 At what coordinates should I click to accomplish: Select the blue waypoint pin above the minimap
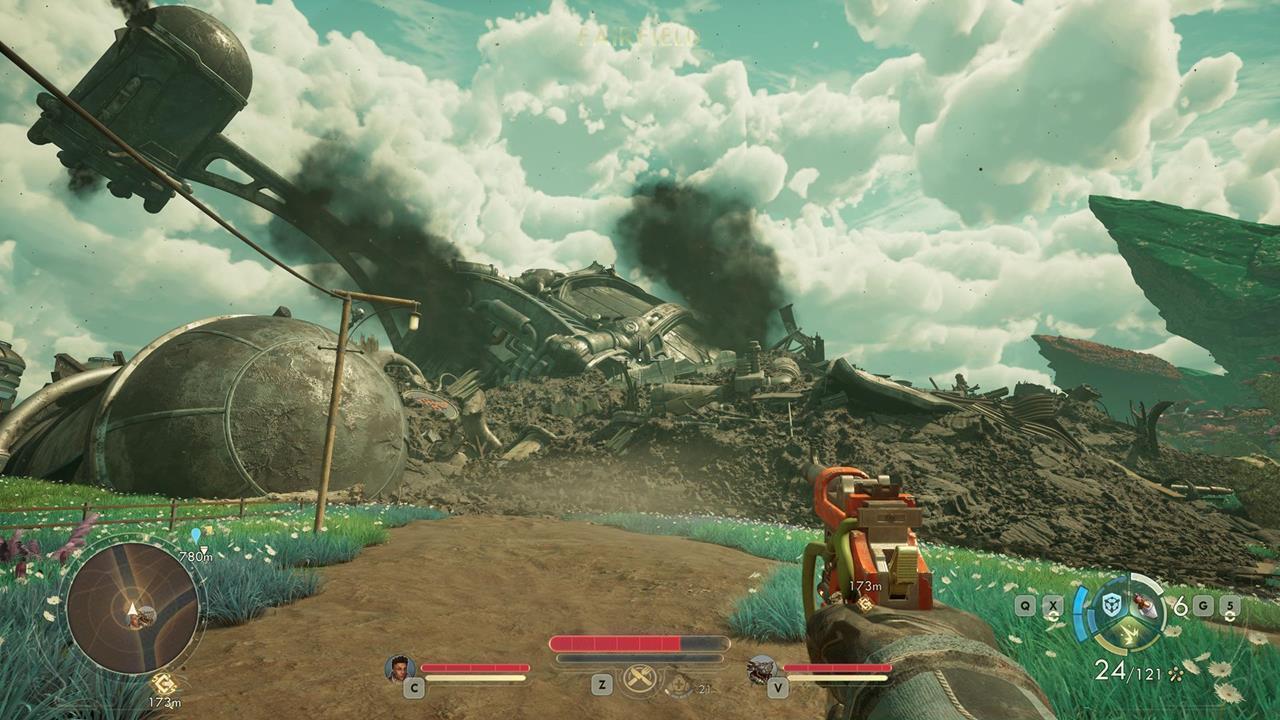(196, 534)
